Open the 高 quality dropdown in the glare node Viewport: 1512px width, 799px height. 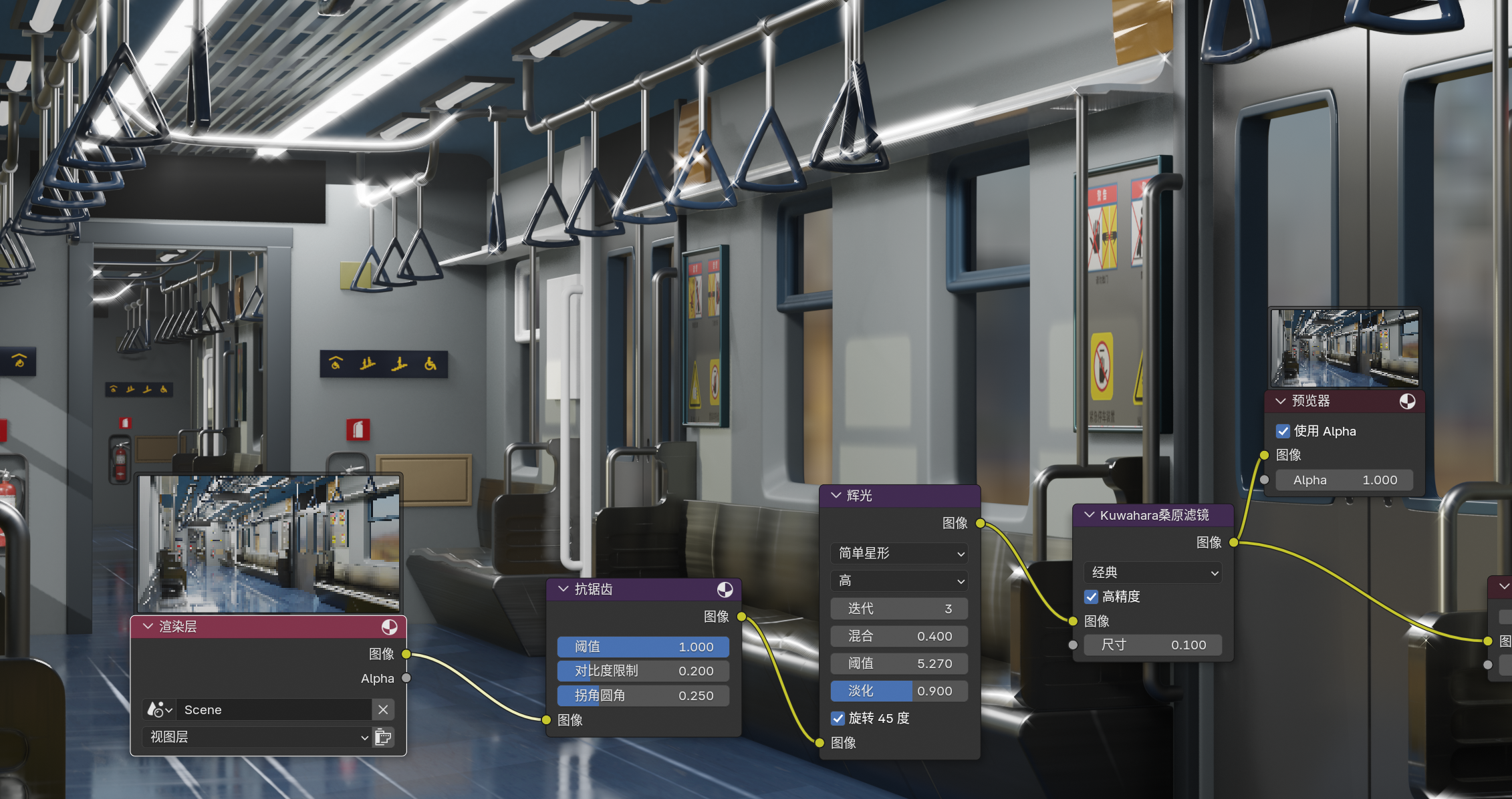899,581
